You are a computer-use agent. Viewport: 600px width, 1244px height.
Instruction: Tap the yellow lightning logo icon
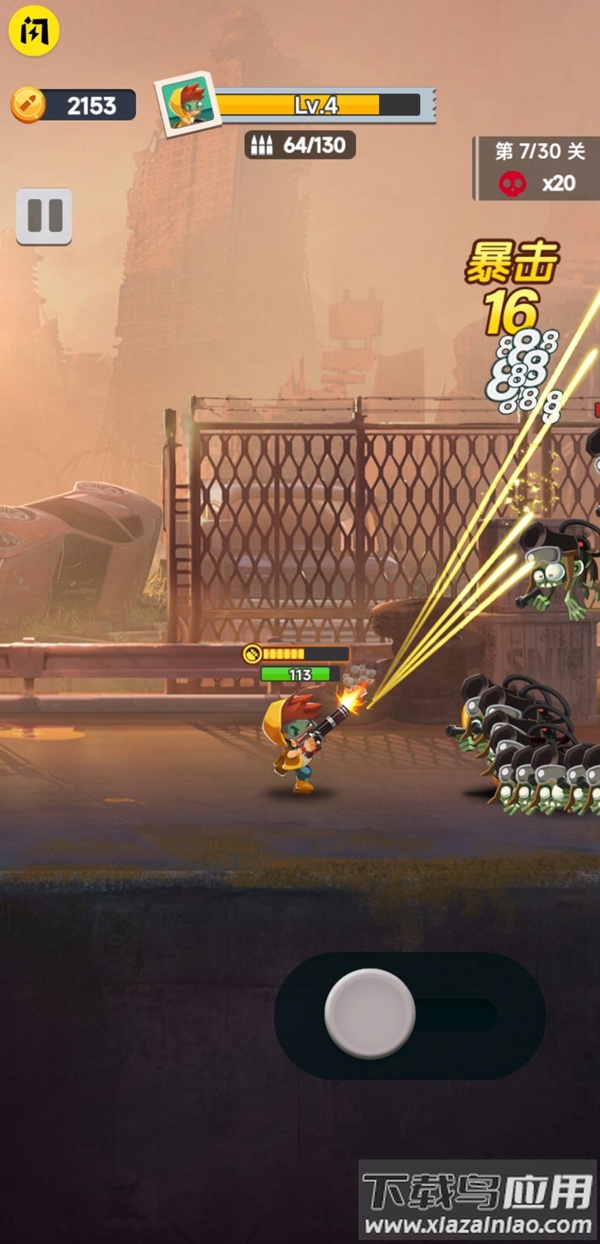(x=35, y=31)
